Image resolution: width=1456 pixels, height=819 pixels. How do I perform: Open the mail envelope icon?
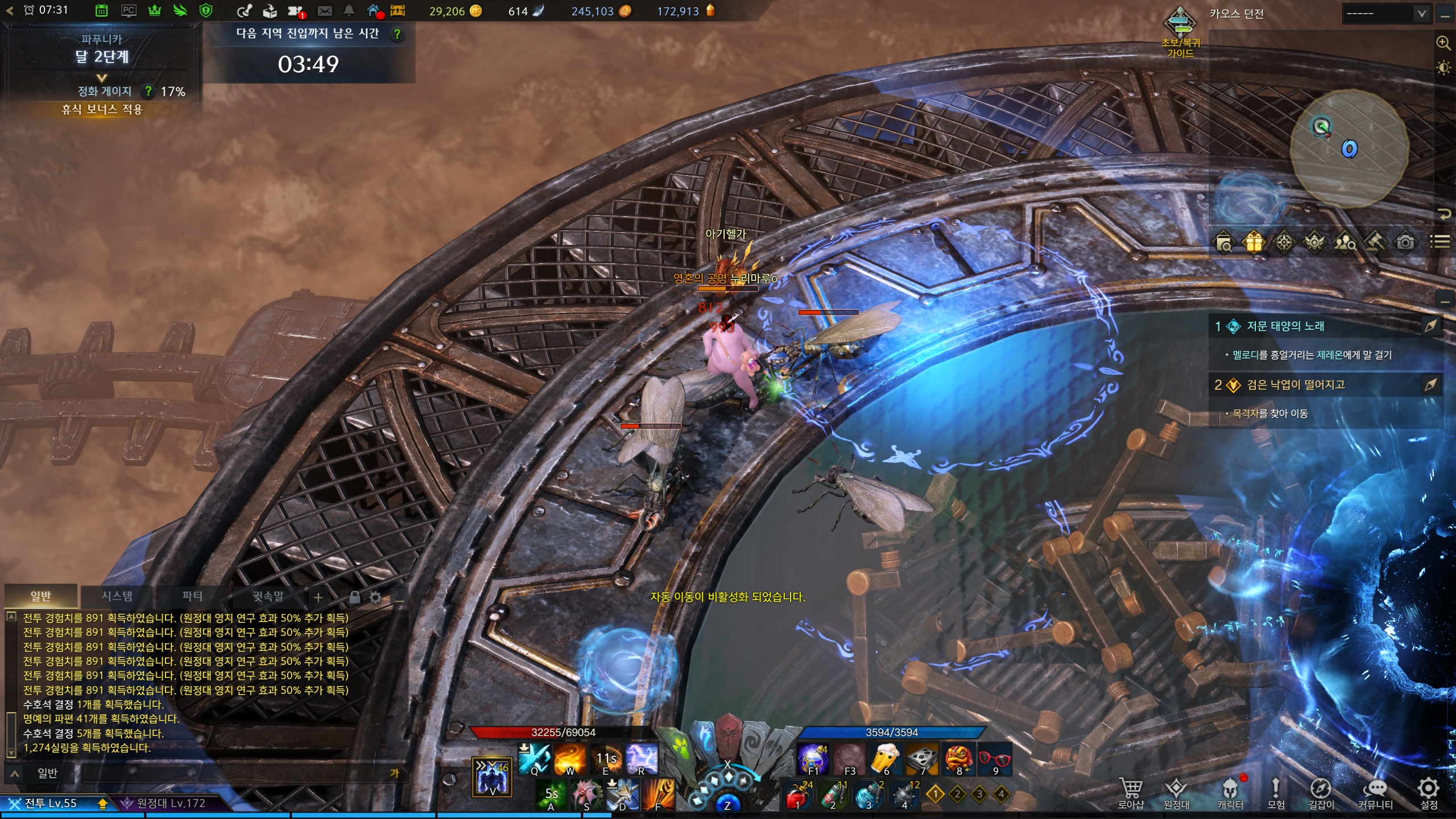click(324, 11)
